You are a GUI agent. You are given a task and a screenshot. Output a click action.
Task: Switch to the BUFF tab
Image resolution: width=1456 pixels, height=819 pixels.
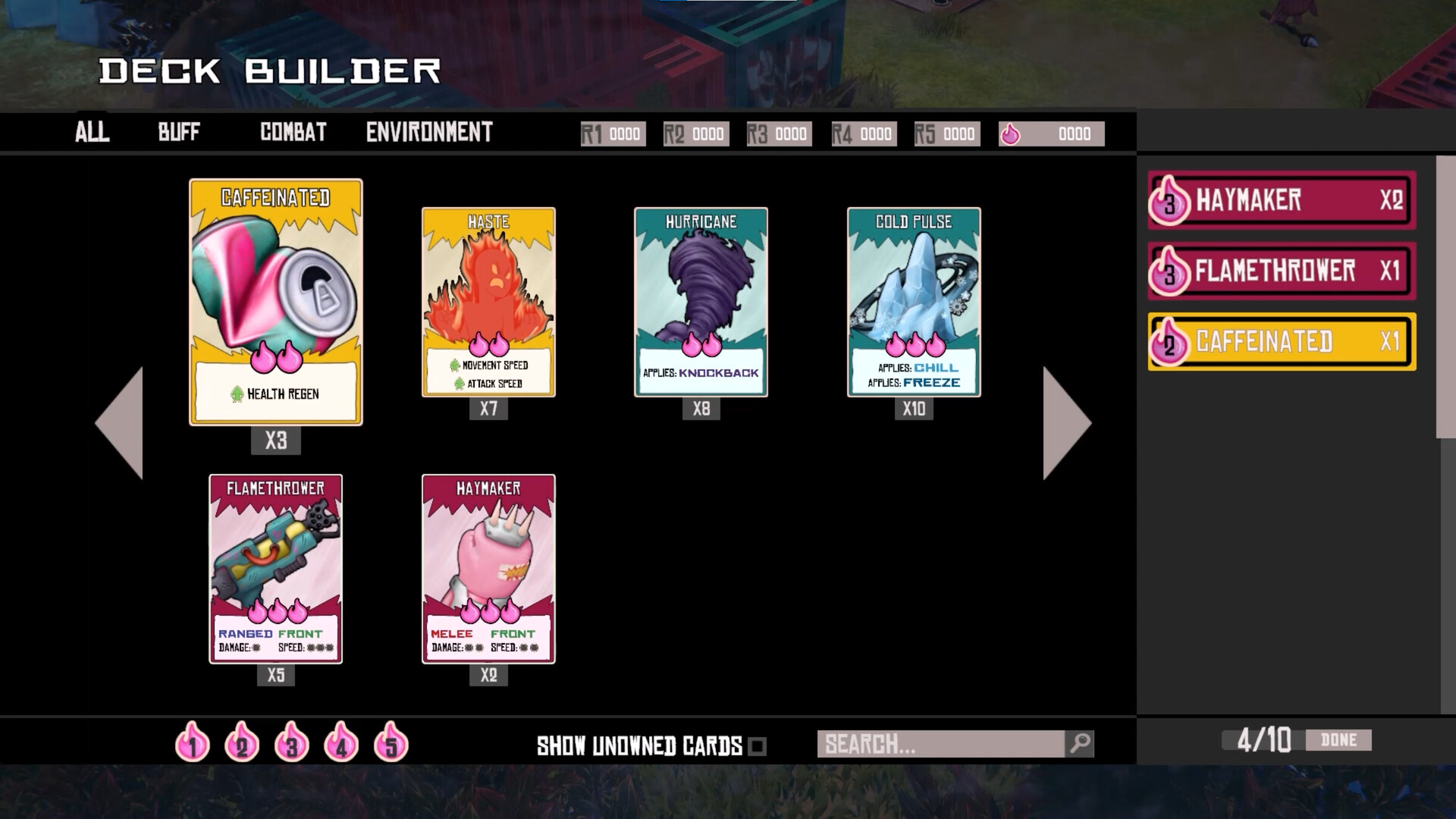pos(177,133)
